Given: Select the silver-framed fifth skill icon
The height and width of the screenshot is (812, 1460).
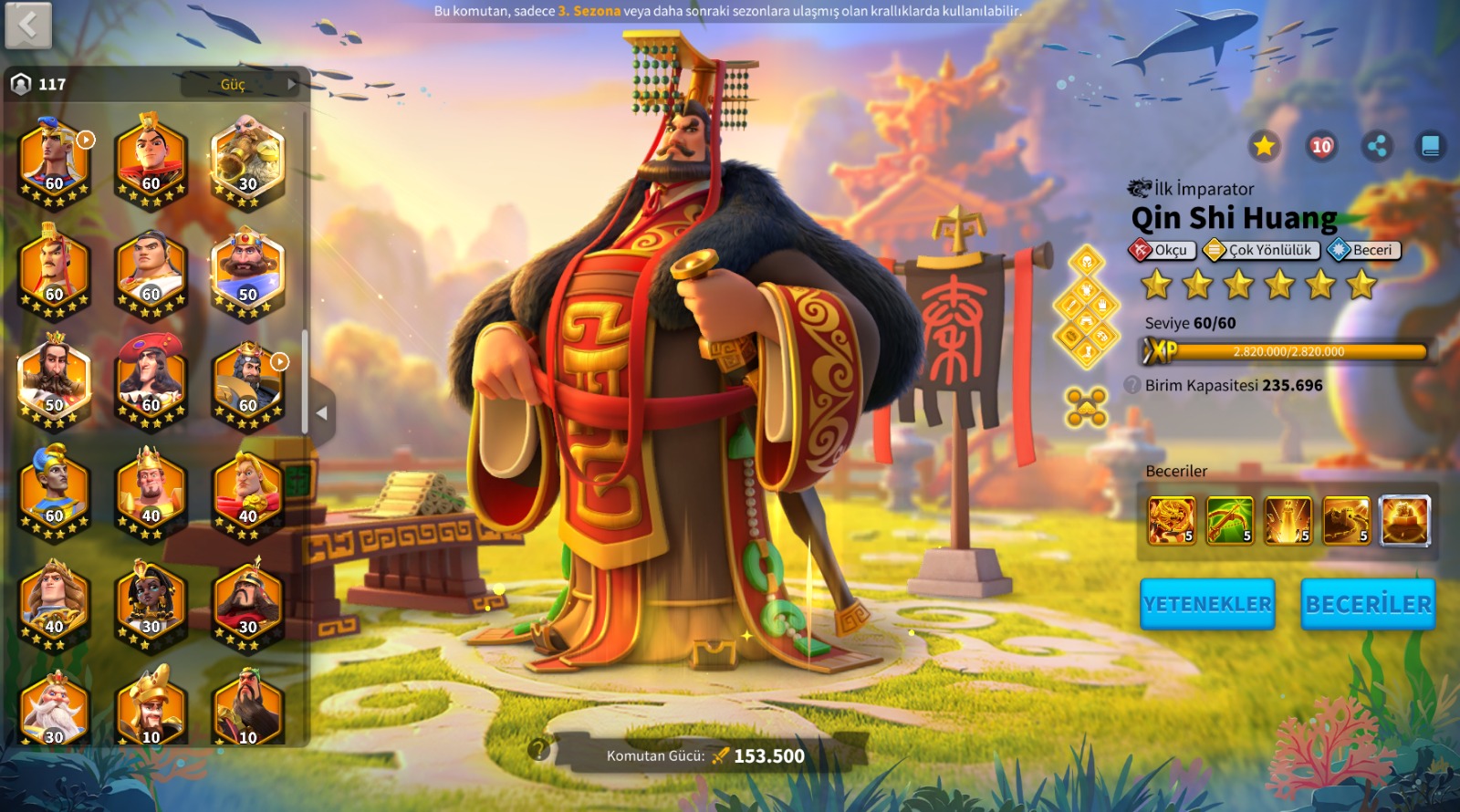Looking at the screenshot, I should click(1404, 521).
